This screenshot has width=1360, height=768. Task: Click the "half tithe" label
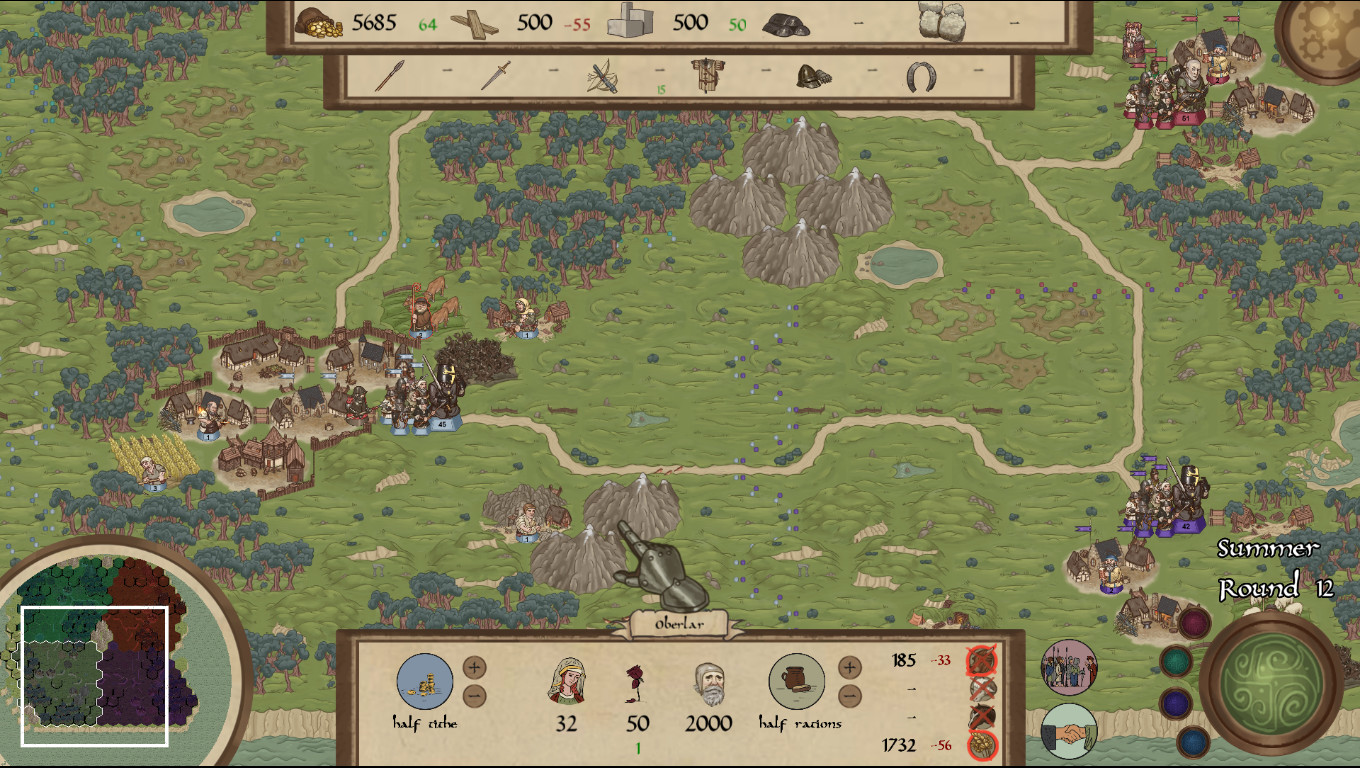pos(425,723)
